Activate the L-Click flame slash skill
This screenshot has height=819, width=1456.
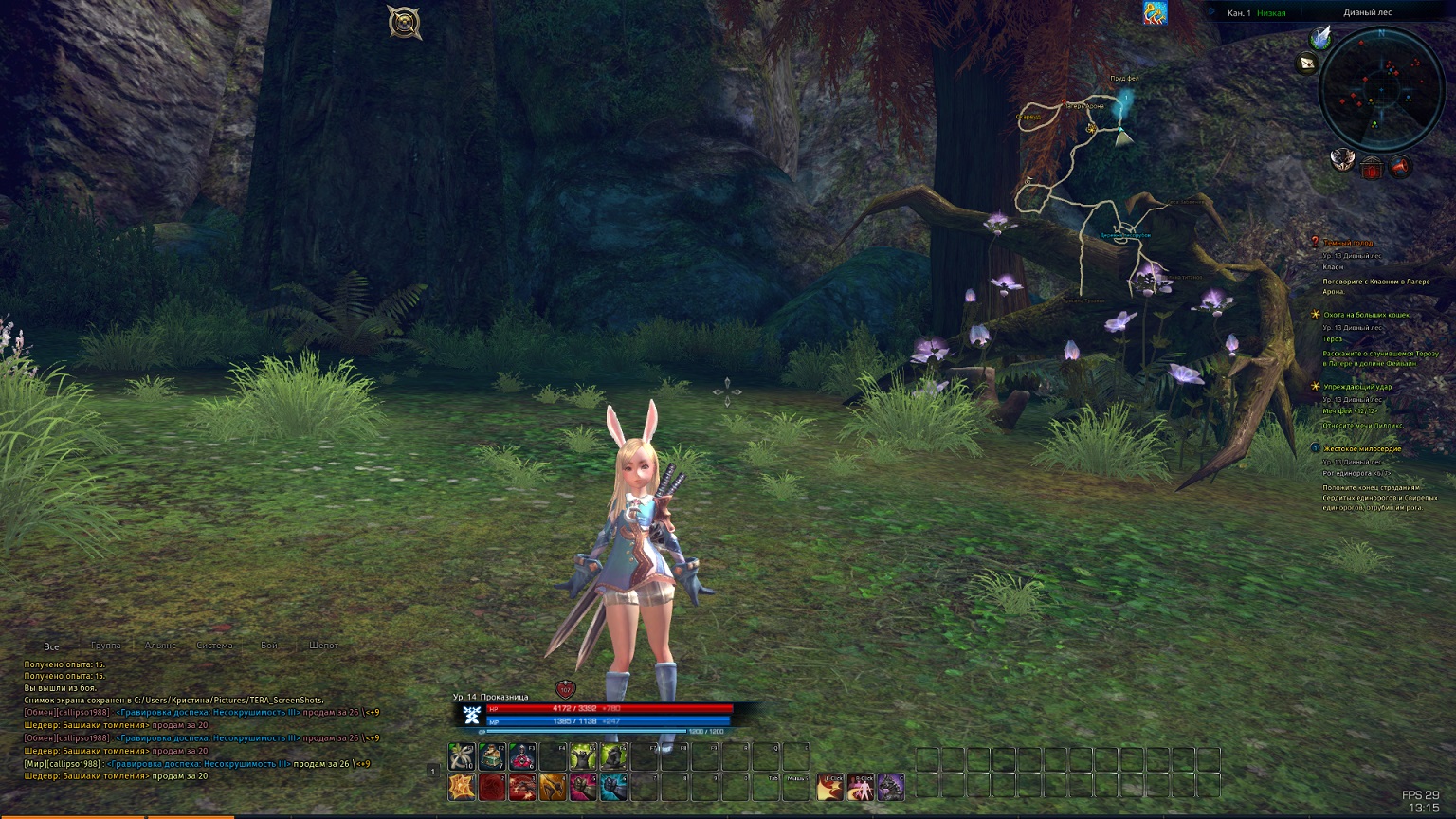coord(830,787)
